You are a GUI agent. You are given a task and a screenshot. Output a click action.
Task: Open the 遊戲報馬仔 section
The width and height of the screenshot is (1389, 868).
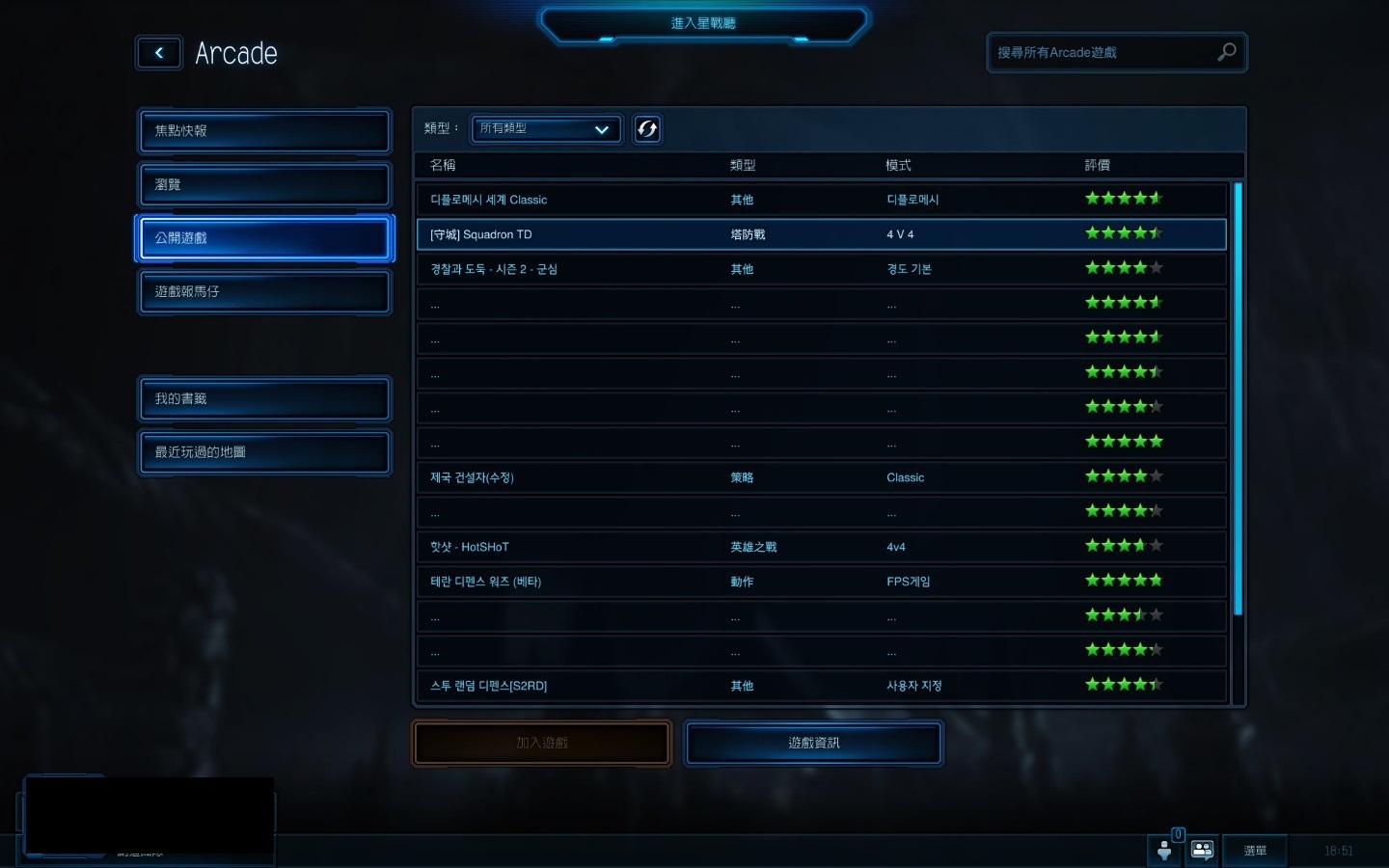264,291
